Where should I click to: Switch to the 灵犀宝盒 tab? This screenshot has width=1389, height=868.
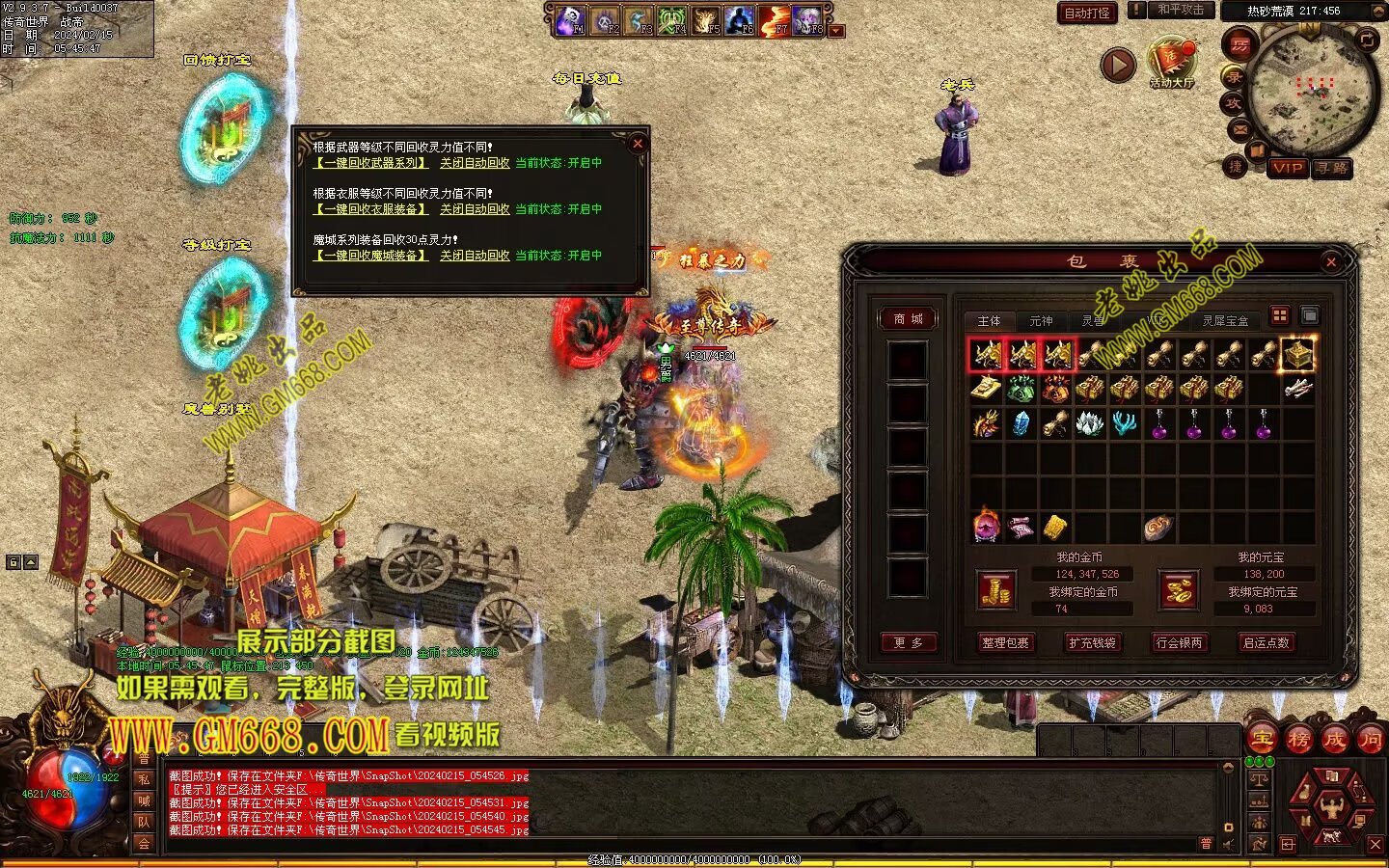[1224, 321]
